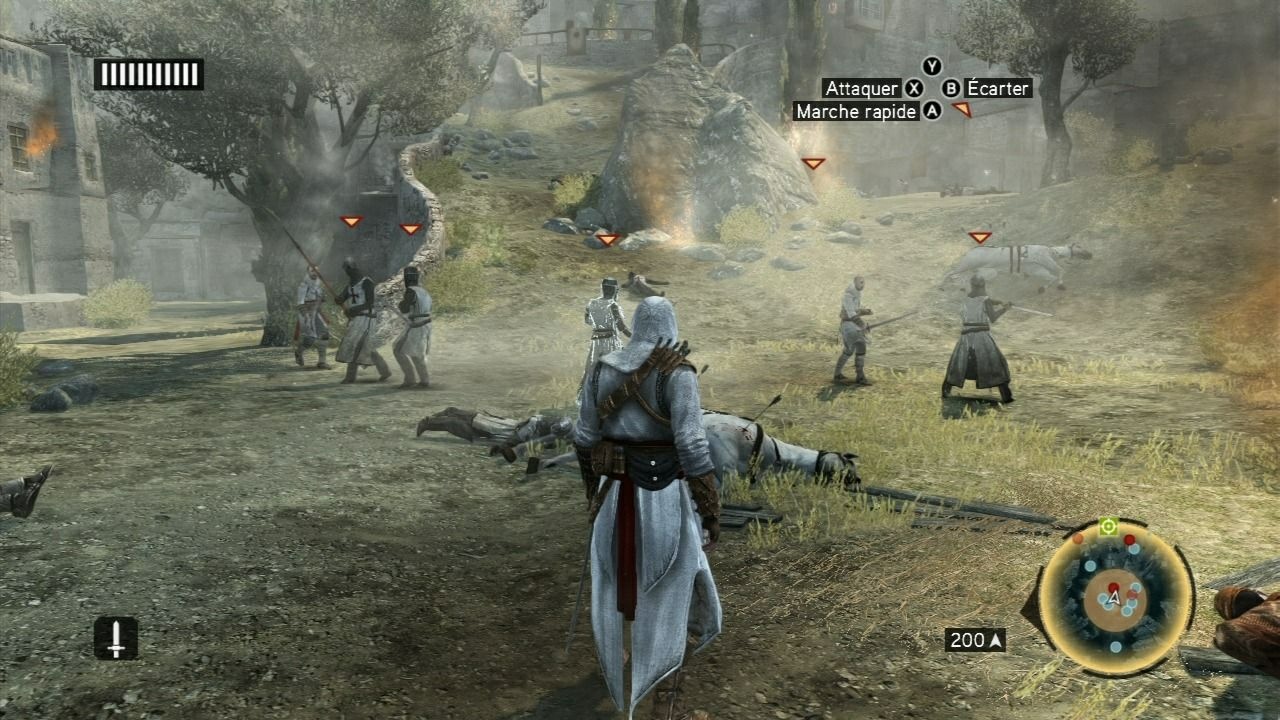
Task: Click the triangle marker near the central boulder
Action: coord(607,240)
